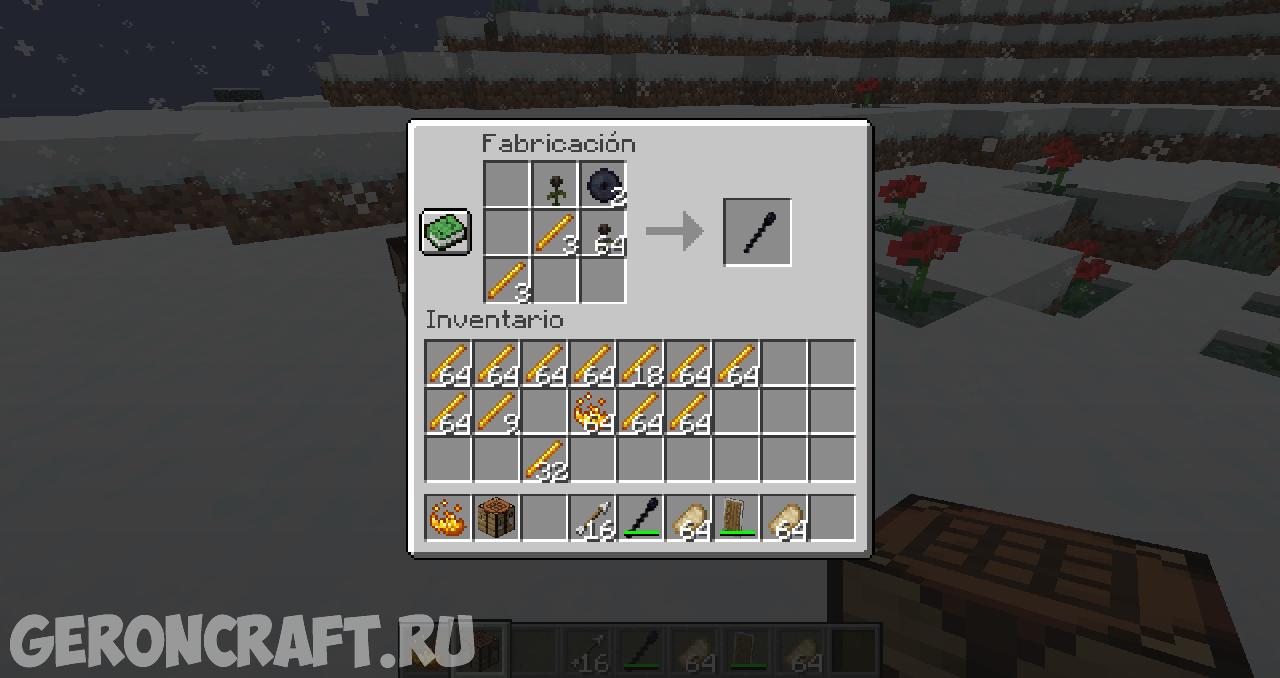This screenshot has width=1280, height=678.
Task: Pick up the blaze rod stack of 9
Action: [497, 411]
